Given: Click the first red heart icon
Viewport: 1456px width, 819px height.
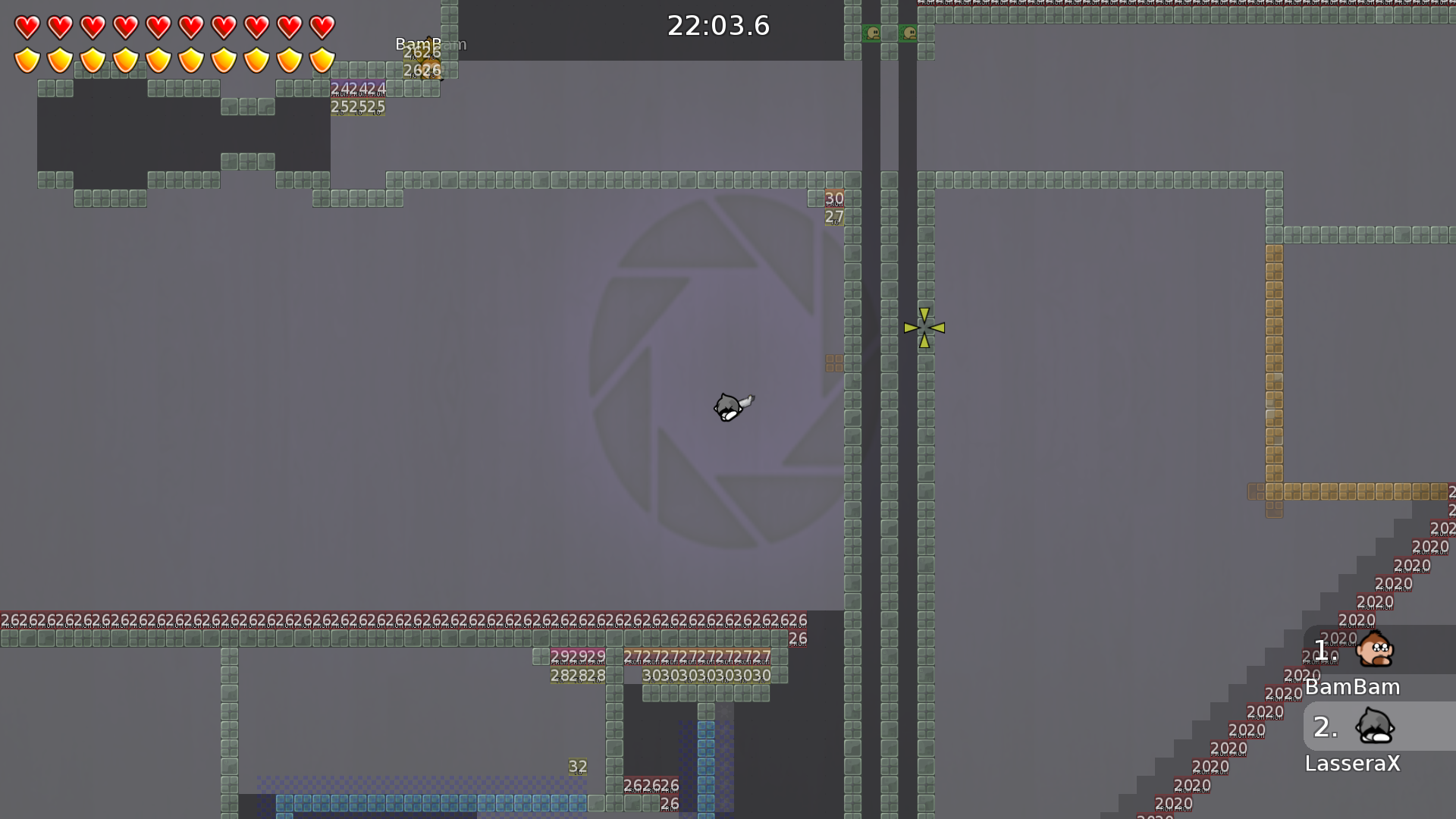Looking at the screenshot, I should coord(26,27).
